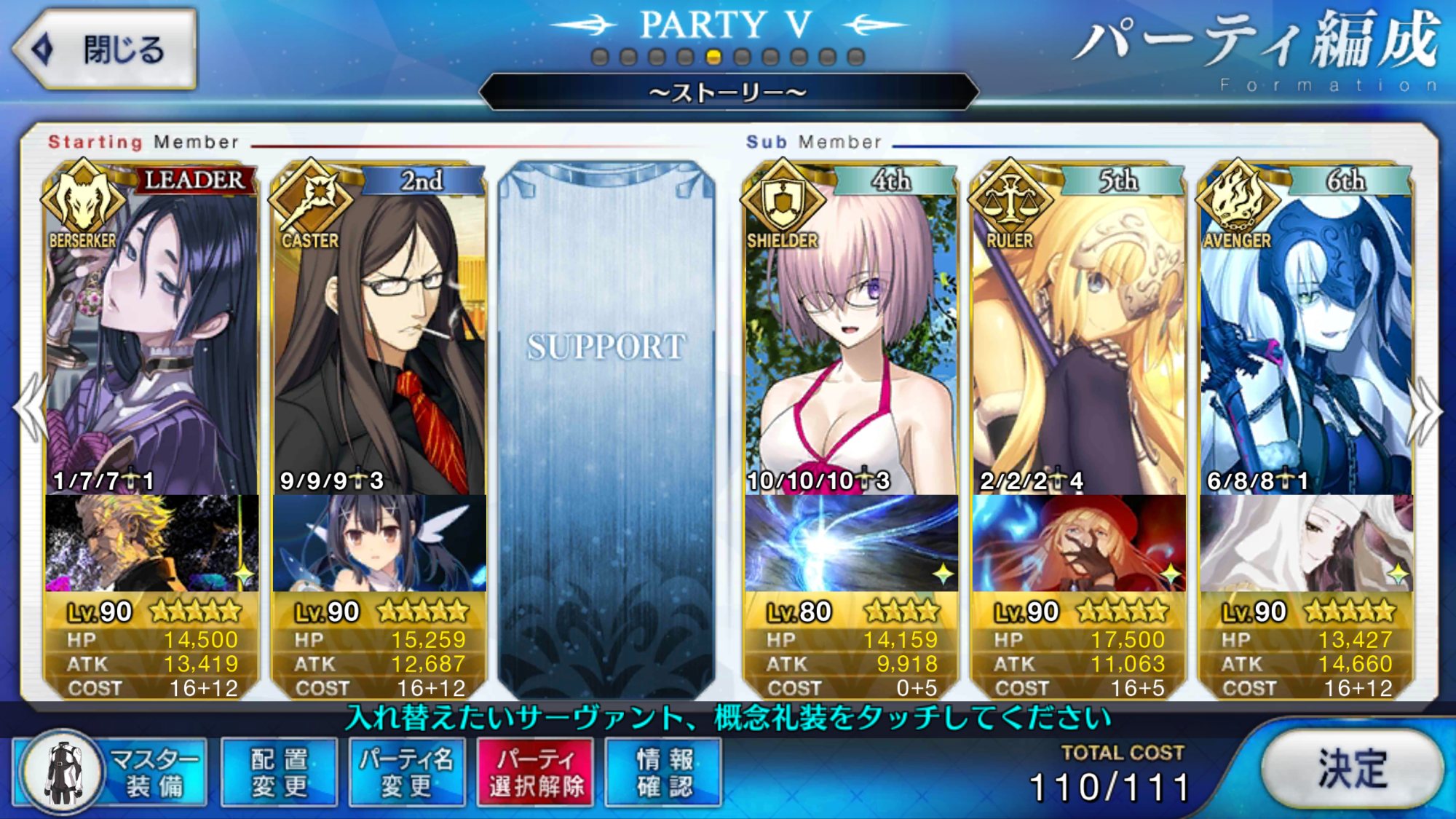Image resolution: width=1456 pixels, height=819 pixels.
Task: Change the Caster's equipped craft essence
Action: [379, 543]
